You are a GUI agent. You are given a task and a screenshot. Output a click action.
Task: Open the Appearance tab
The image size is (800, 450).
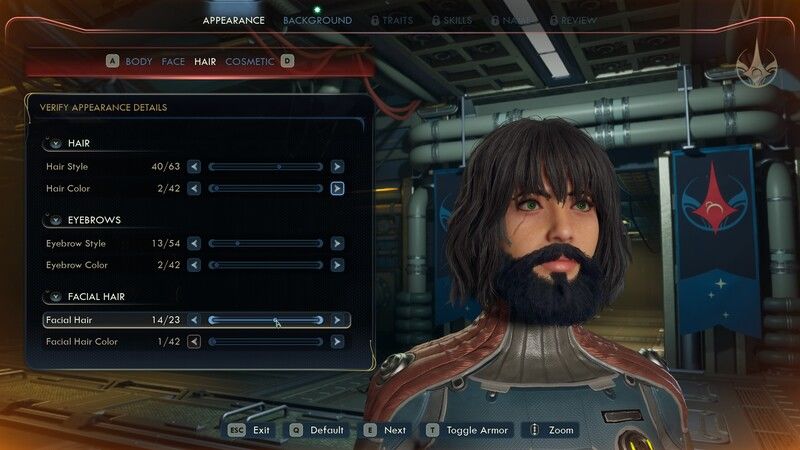pos(234,20)
